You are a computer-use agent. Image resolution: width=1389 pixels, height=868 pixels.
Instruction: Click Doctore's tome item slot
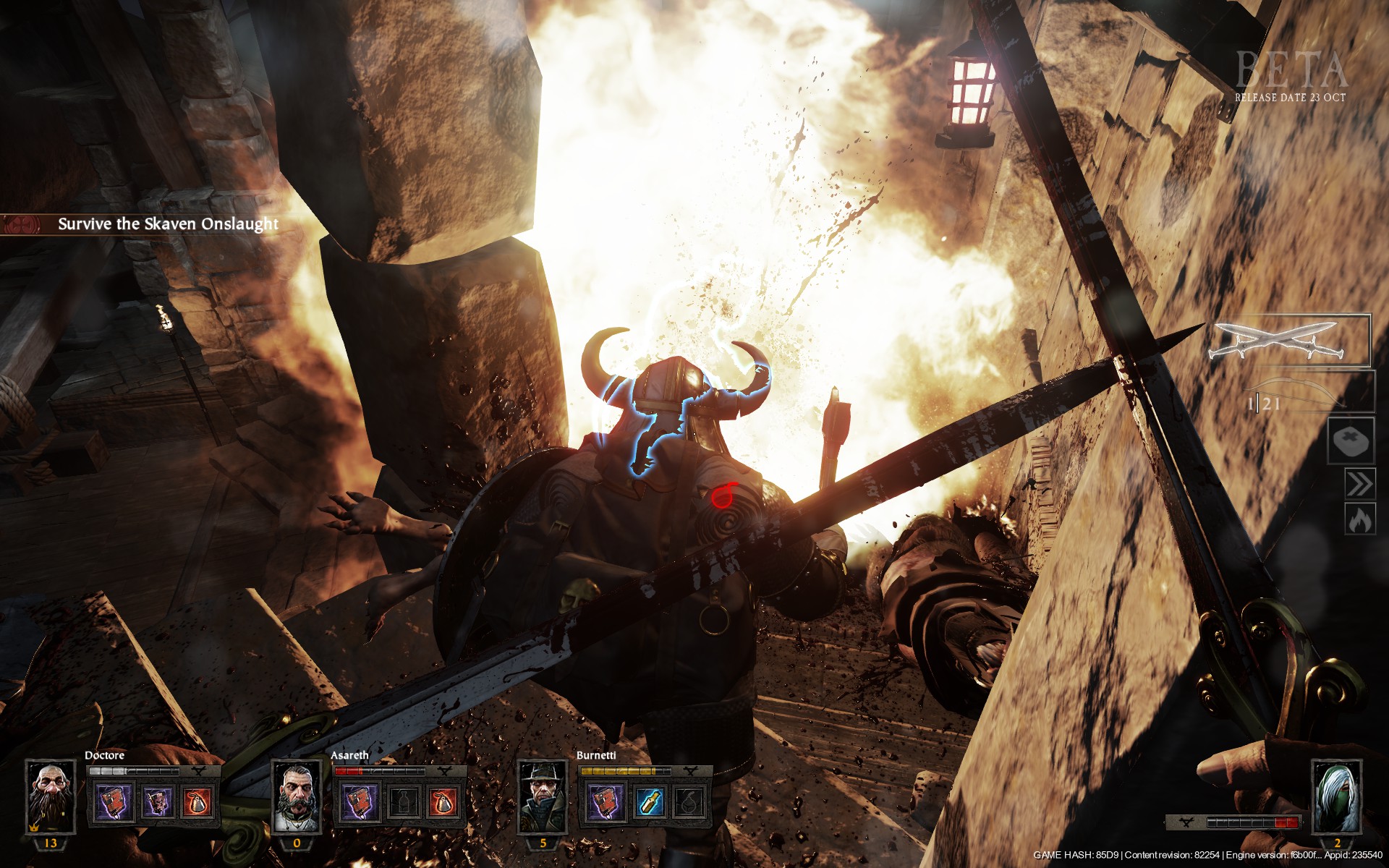(x=114, y=803)
